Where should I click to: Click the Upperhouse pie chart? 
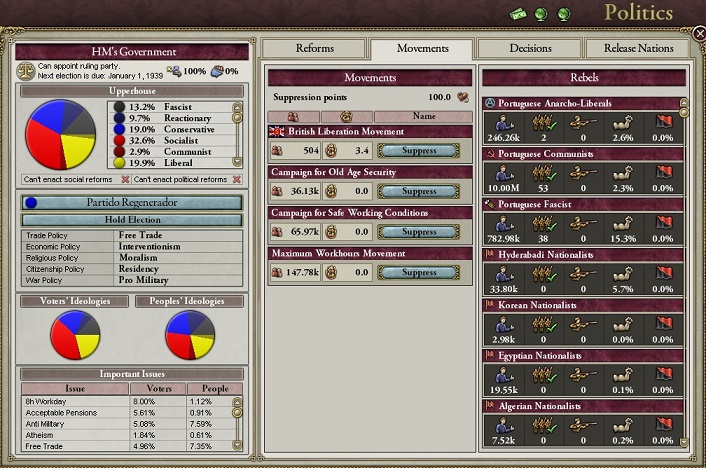coord(60,137)
